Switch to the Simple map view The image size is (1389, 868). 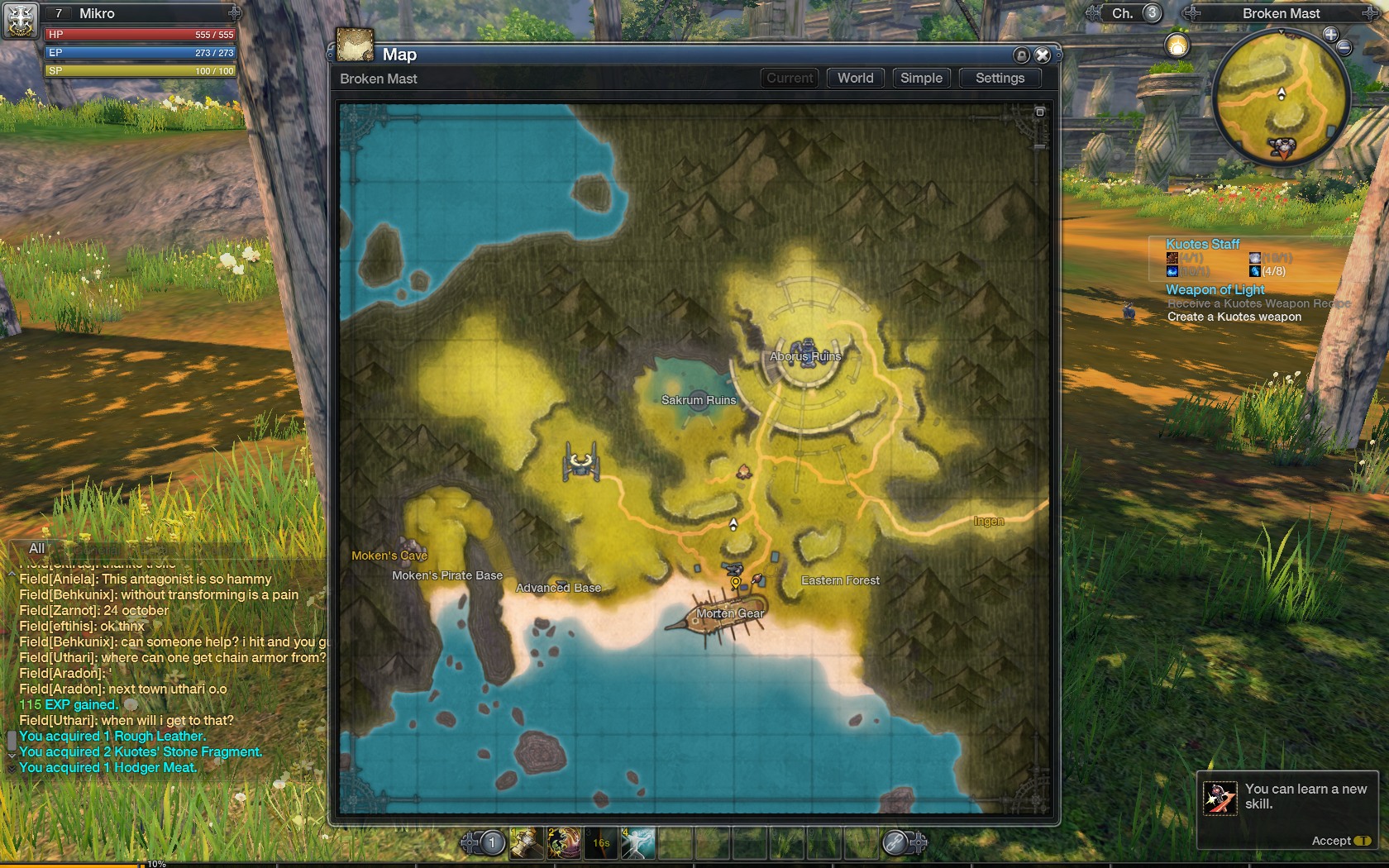[921, 78]
